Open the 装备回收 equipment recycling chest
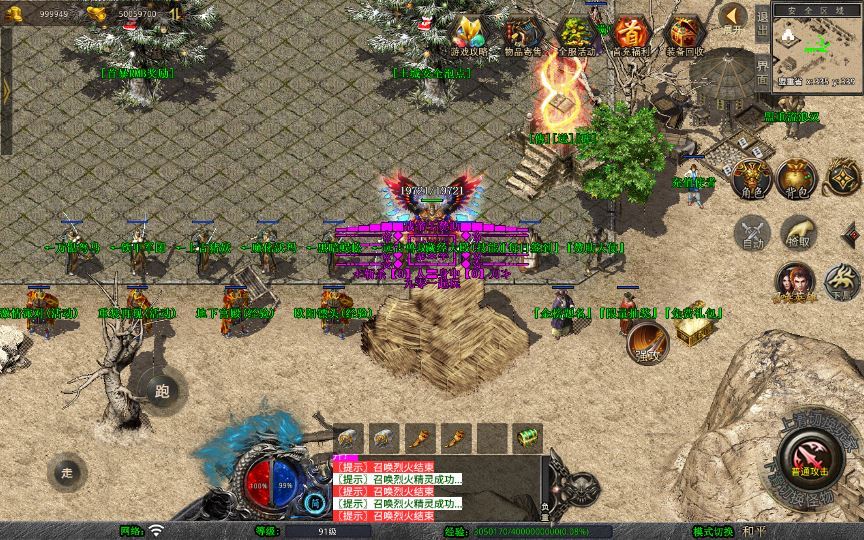Screen dimensions: 864x540 coord(685,35)
